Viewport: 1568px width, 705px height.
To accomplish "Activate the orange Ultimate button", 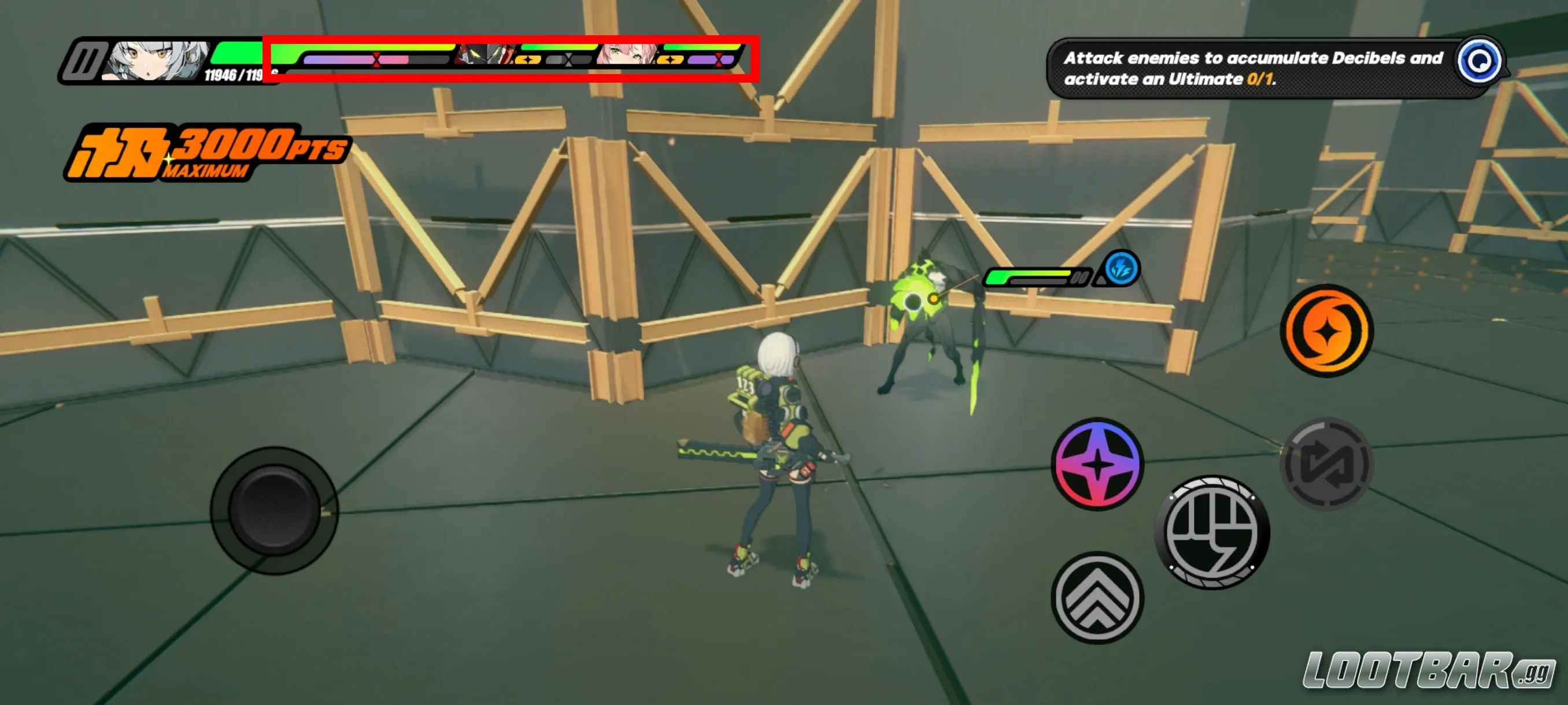I will pyautogui.click(x=1326, y=331).
